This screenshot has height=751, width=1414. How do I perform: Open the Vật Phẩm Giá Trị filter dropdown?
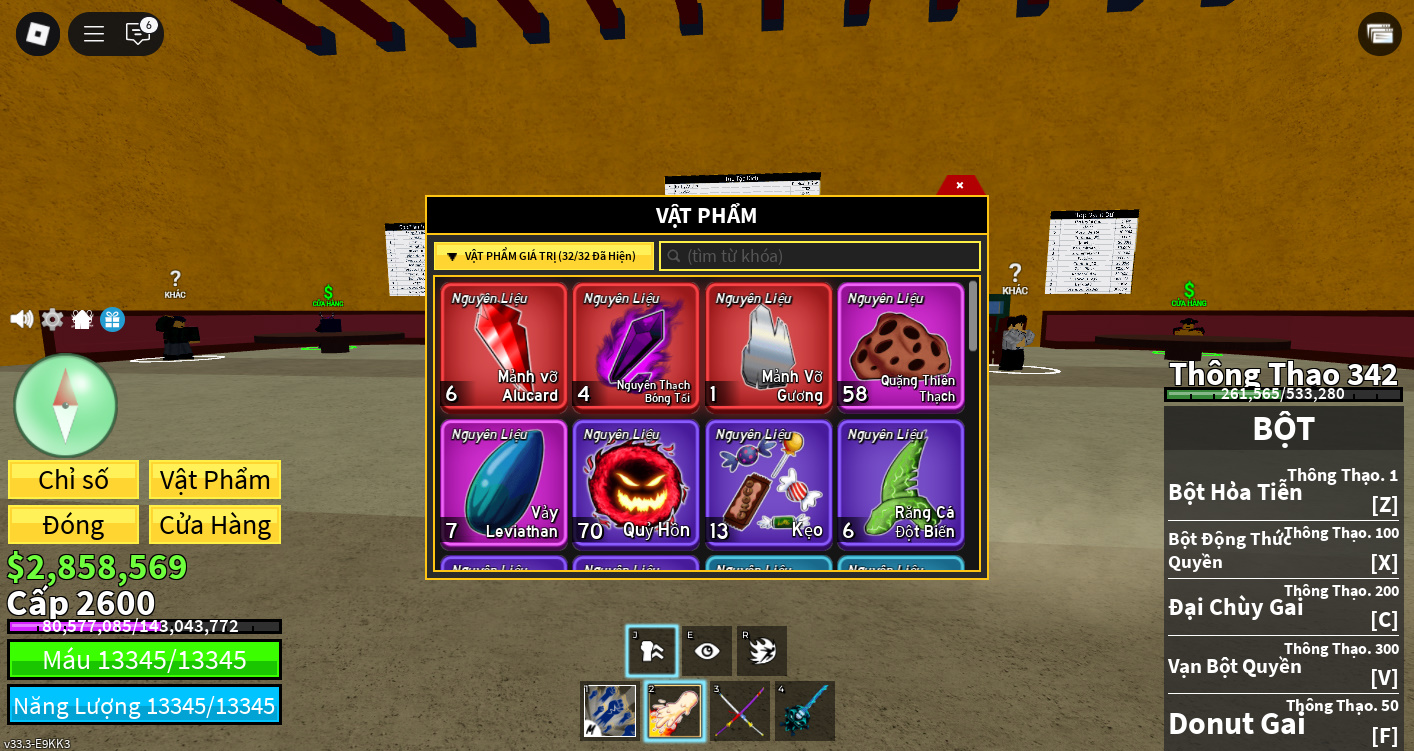[543, 256]
